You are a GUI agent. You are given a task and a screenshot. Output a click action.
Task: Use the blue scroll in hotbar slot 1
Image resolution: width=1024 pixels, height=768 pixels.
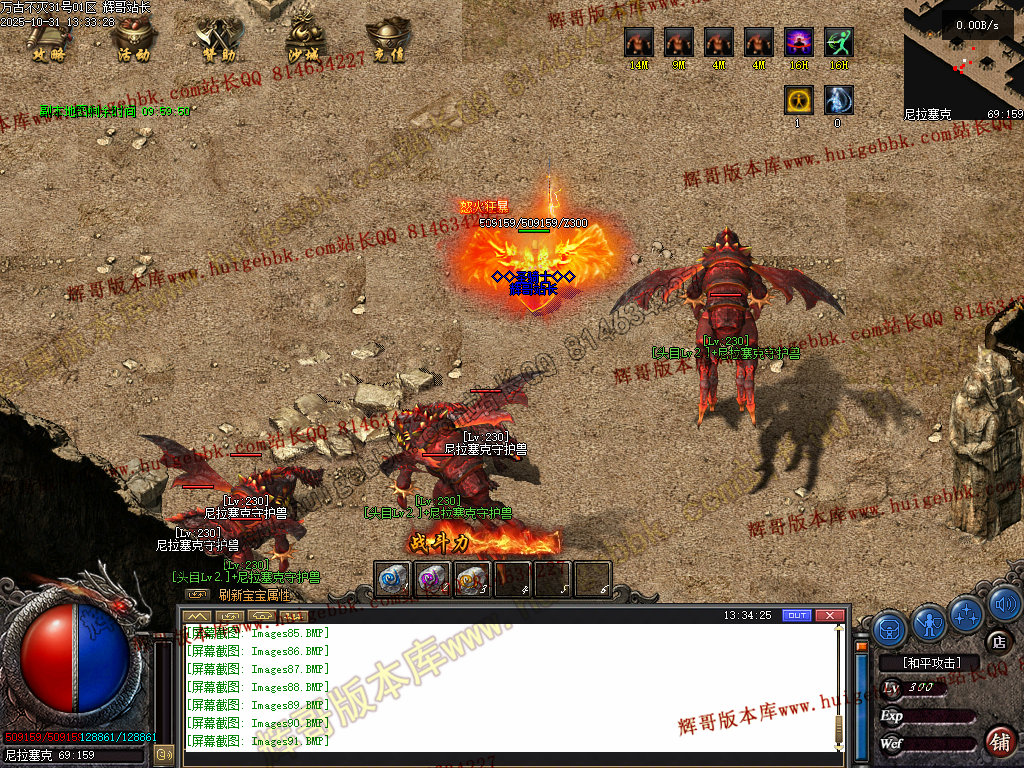coord(392,579)
